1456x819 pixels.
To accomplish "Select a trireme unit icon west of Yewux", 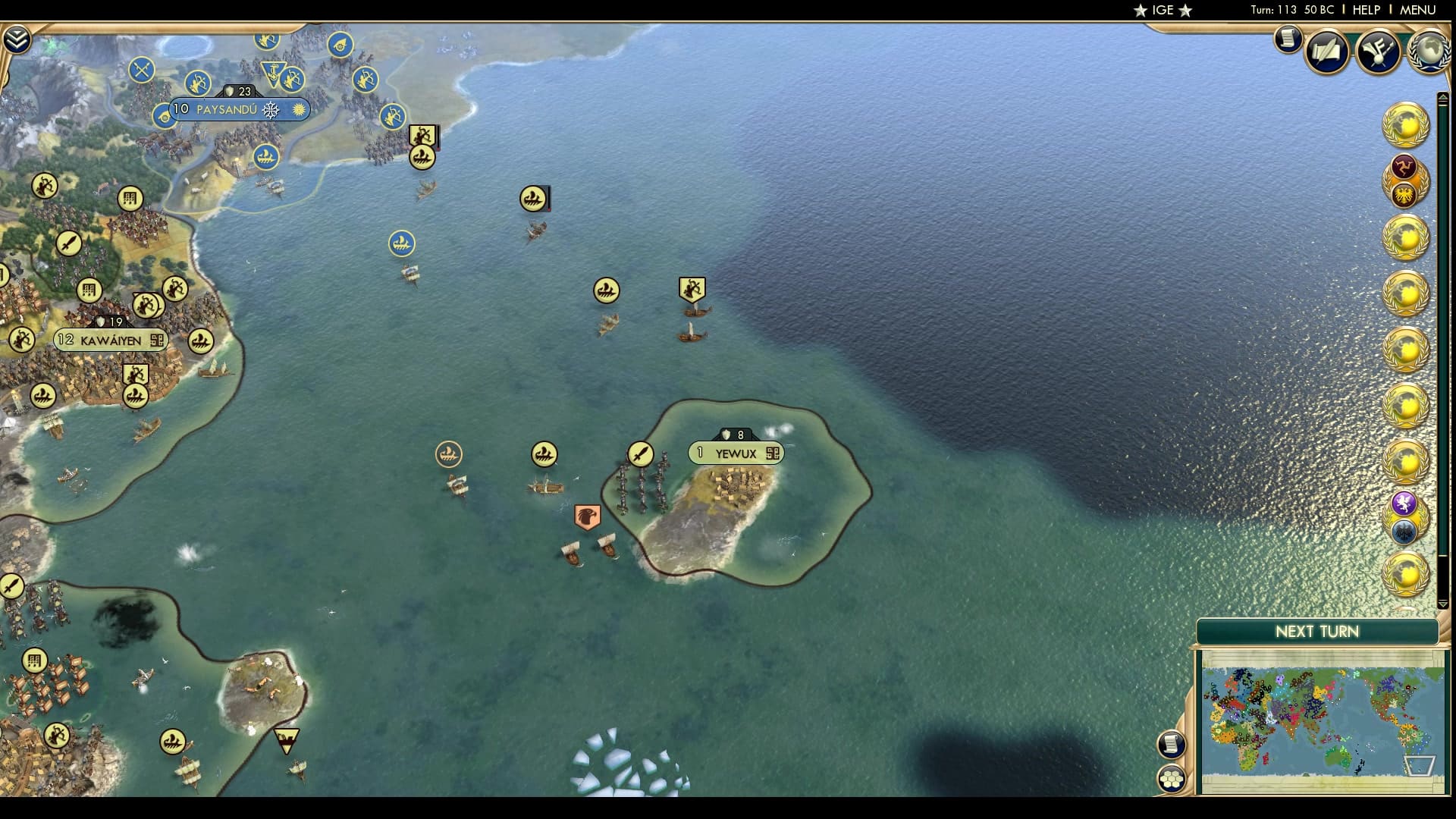I will (x=544, y=453).
